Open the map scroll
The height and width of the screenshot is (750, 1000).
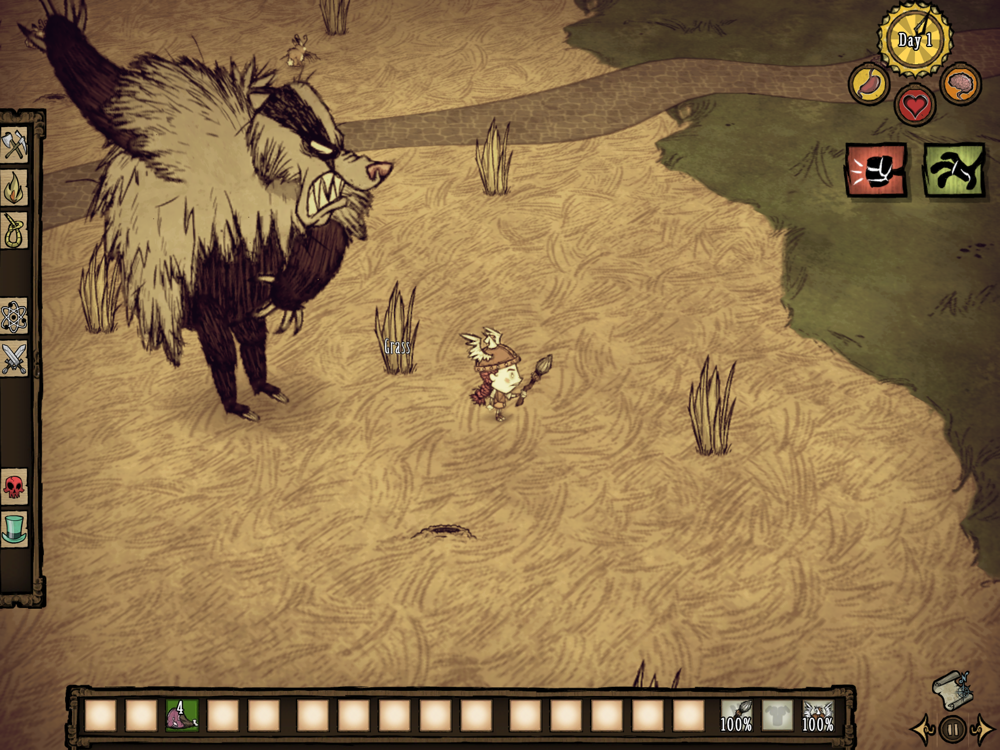click(x=951, y=690)
